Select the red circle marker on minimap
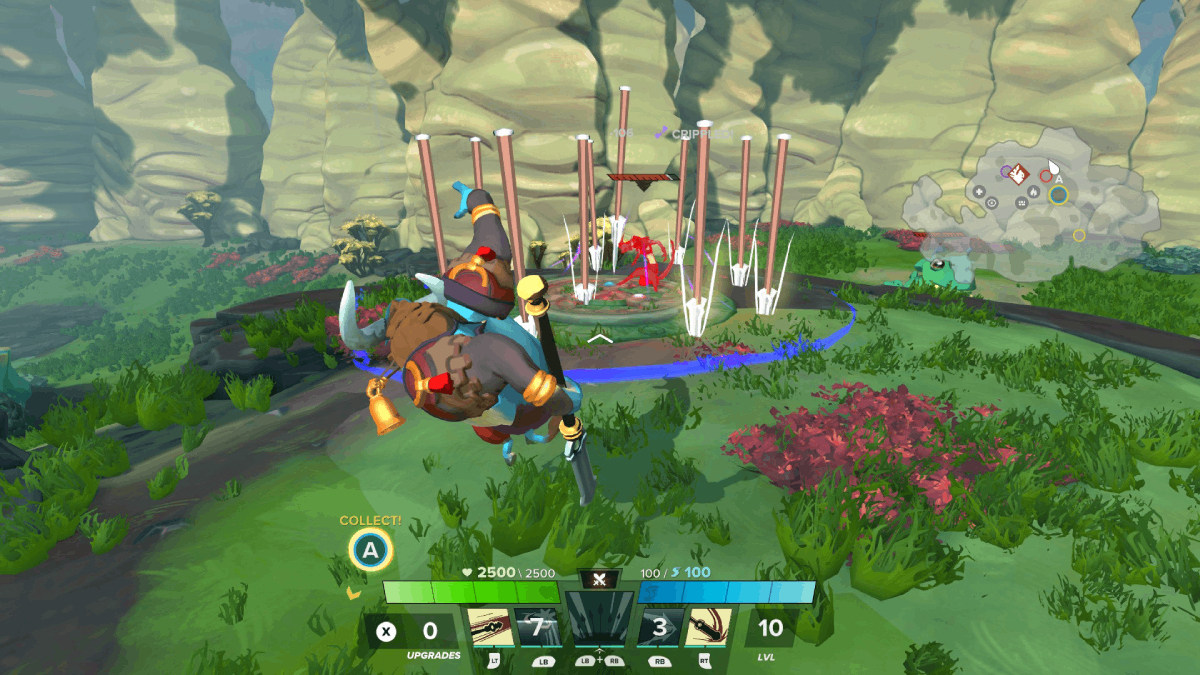This screenshot has width=1200, height=675. click(1045, 176)
